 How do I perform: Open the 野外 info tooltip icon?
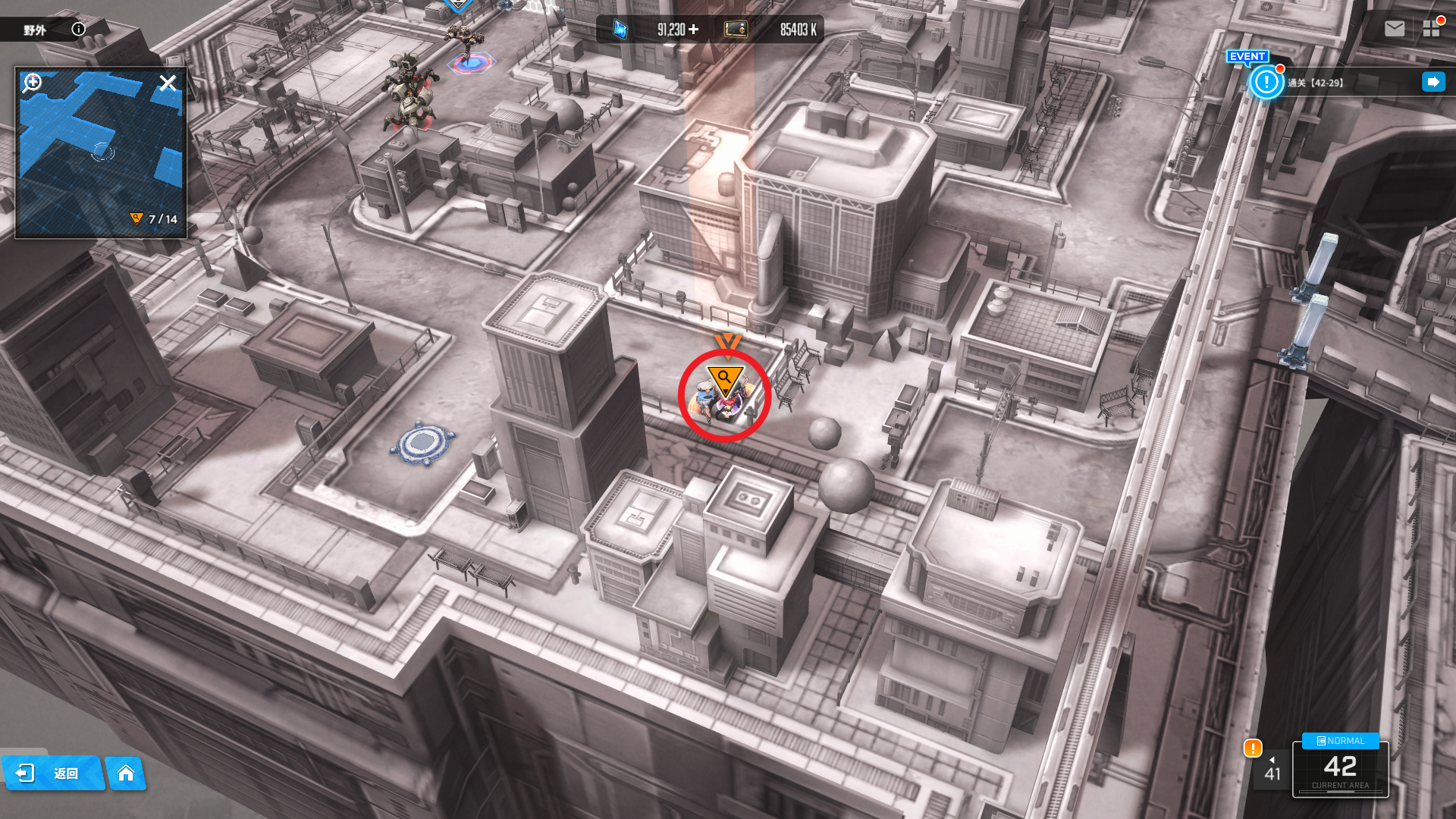point(78,30)
